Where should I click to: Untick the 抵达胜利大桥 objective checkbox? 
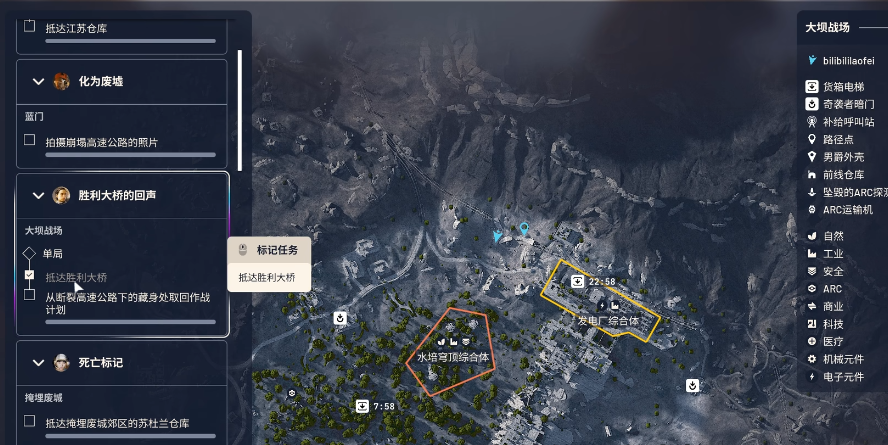click(x=30, y=275)
